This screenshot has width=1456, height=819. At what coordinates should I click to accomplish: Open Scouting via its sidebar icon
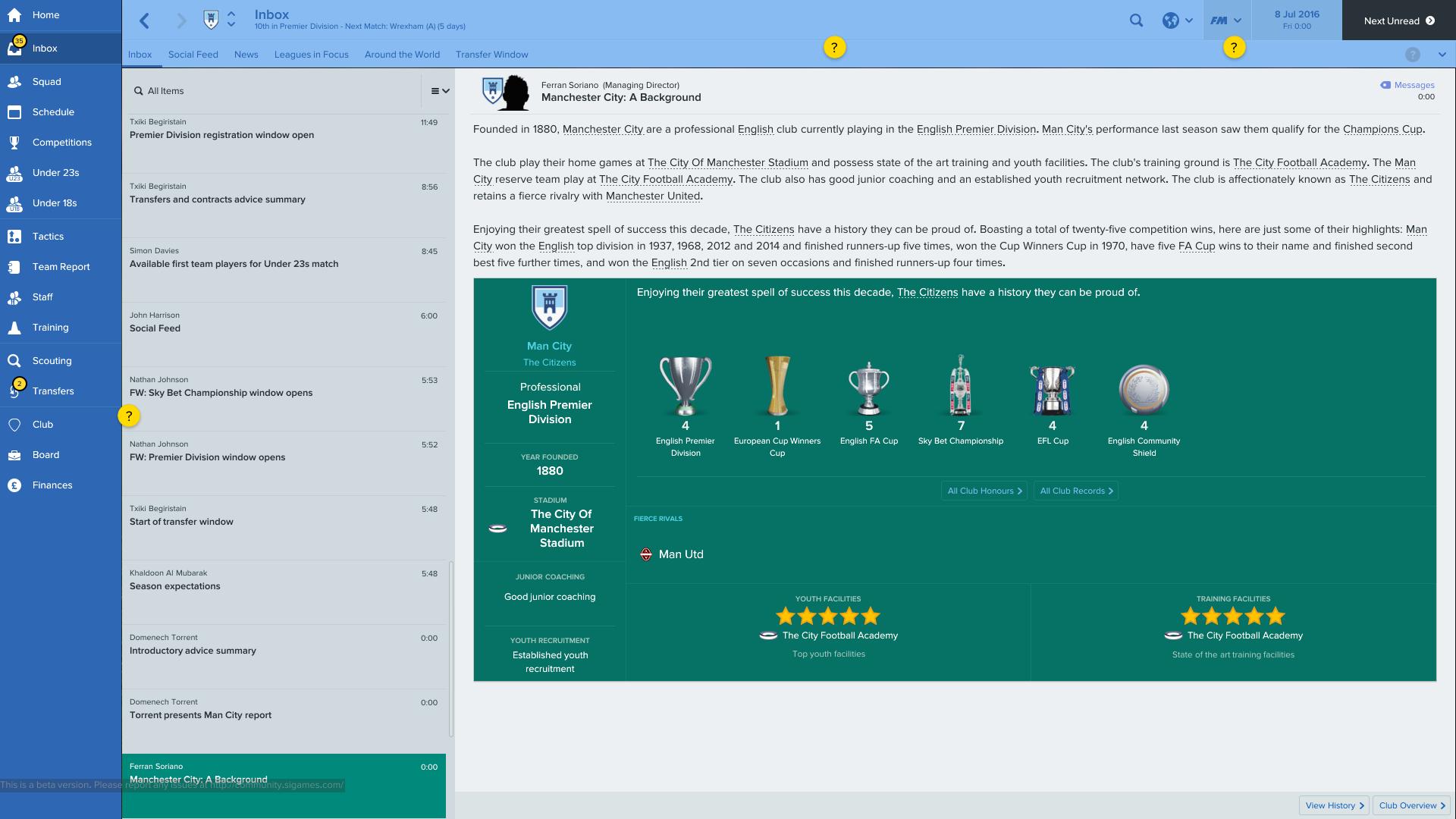15,360
